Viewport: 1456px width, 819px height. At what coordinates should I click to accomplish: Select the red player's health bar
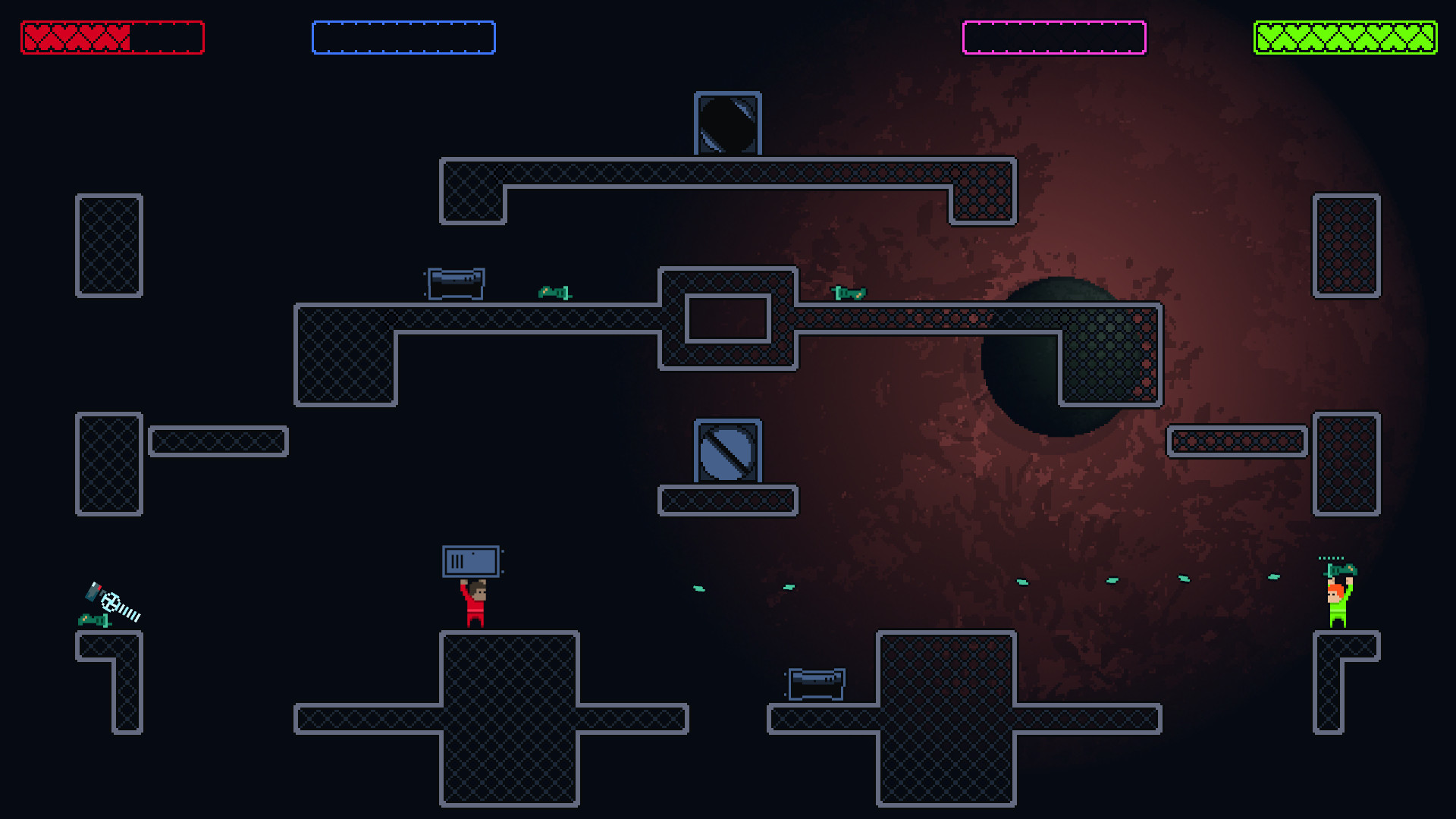click(112, 36)
